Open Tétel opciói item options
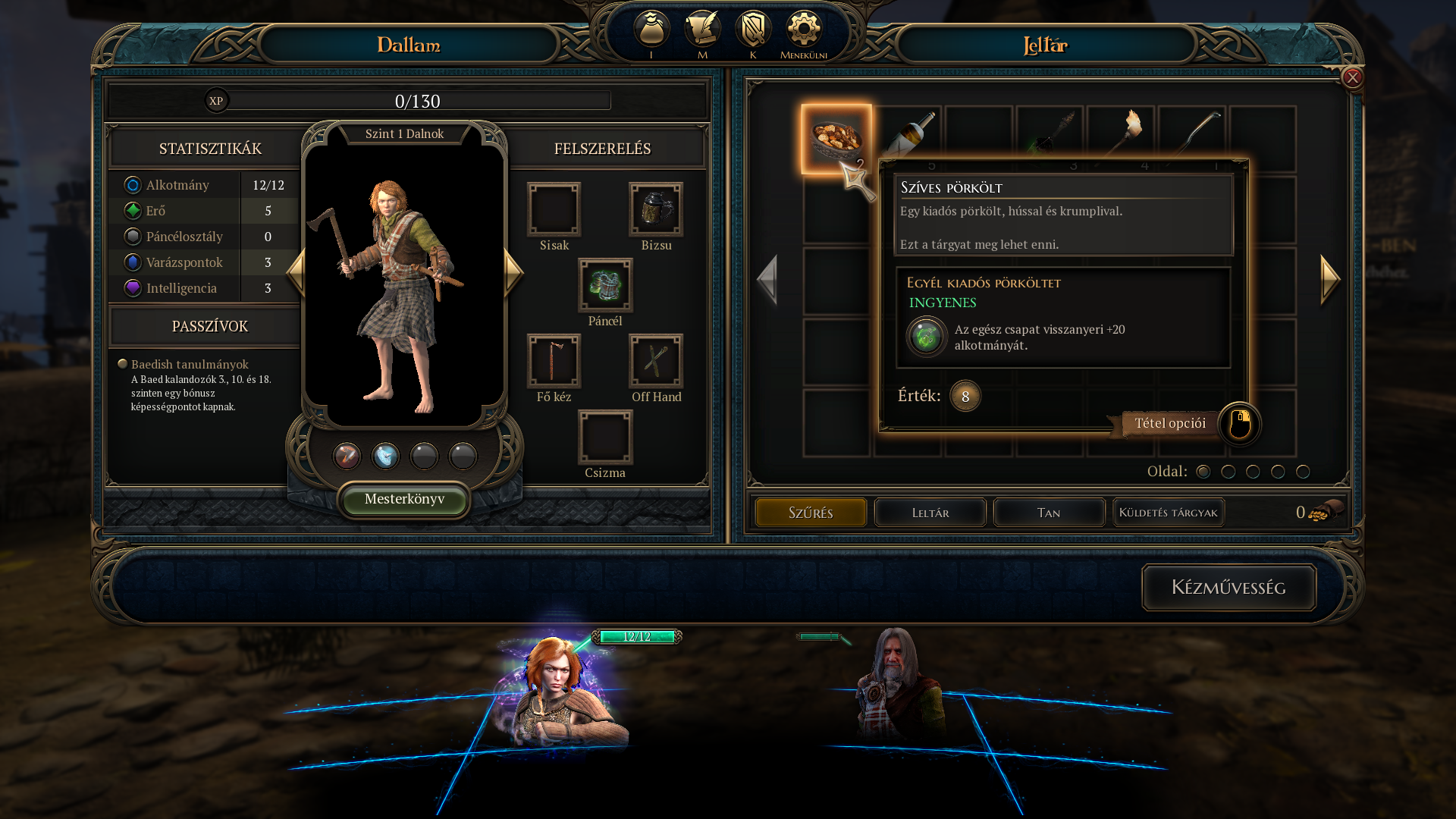The width and height of the screenshot is (1456, 819). pyautogui.click(x=1170, y=423)
